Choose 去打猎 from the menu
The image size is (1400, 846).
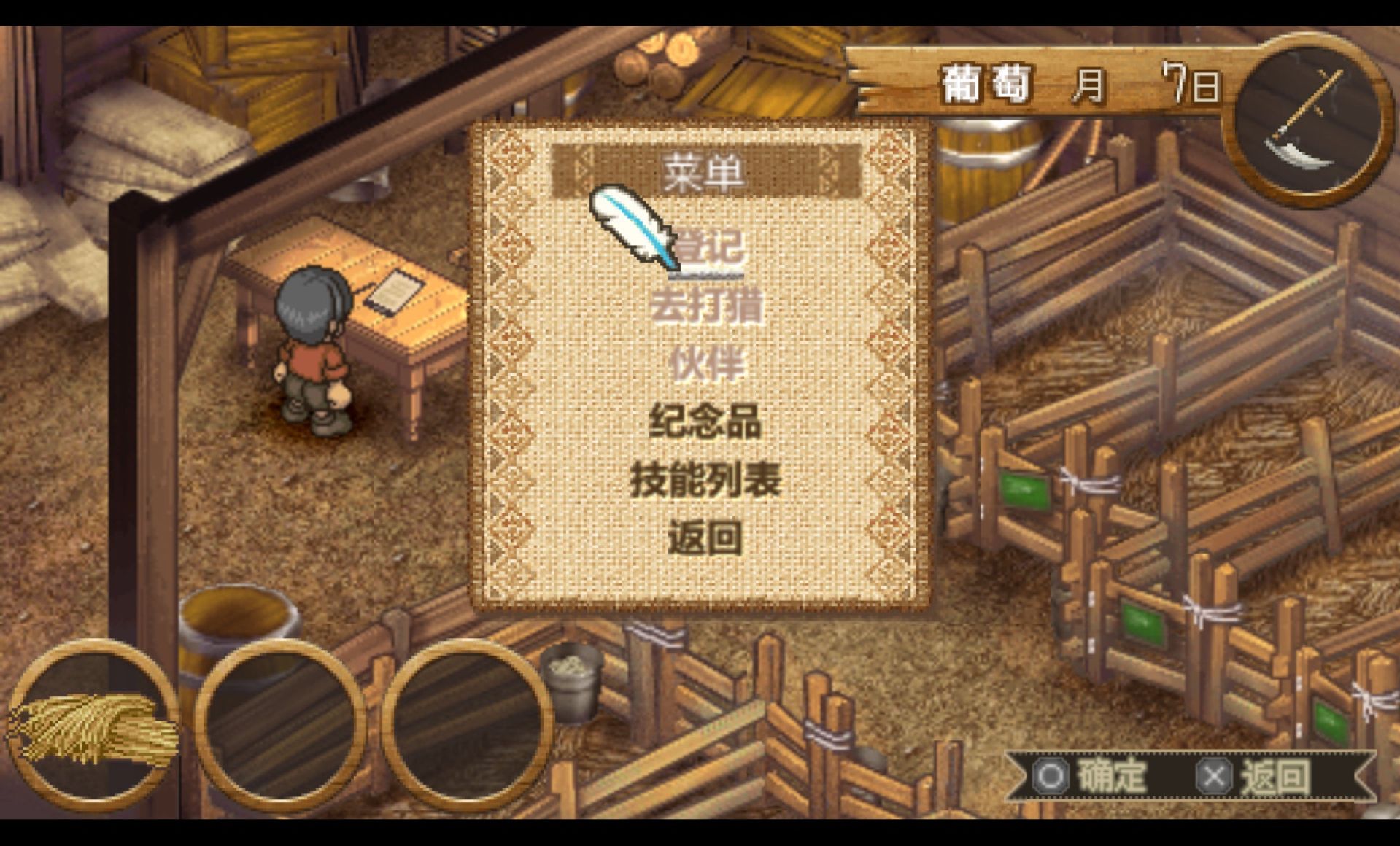(705, 306)
